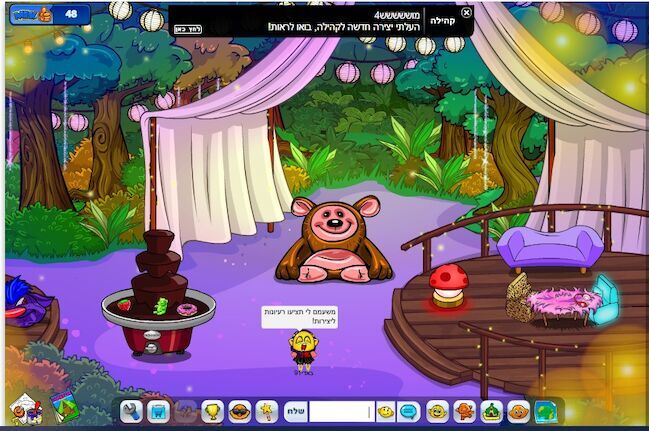Open the globe world map icon

(x=546, y=411)
